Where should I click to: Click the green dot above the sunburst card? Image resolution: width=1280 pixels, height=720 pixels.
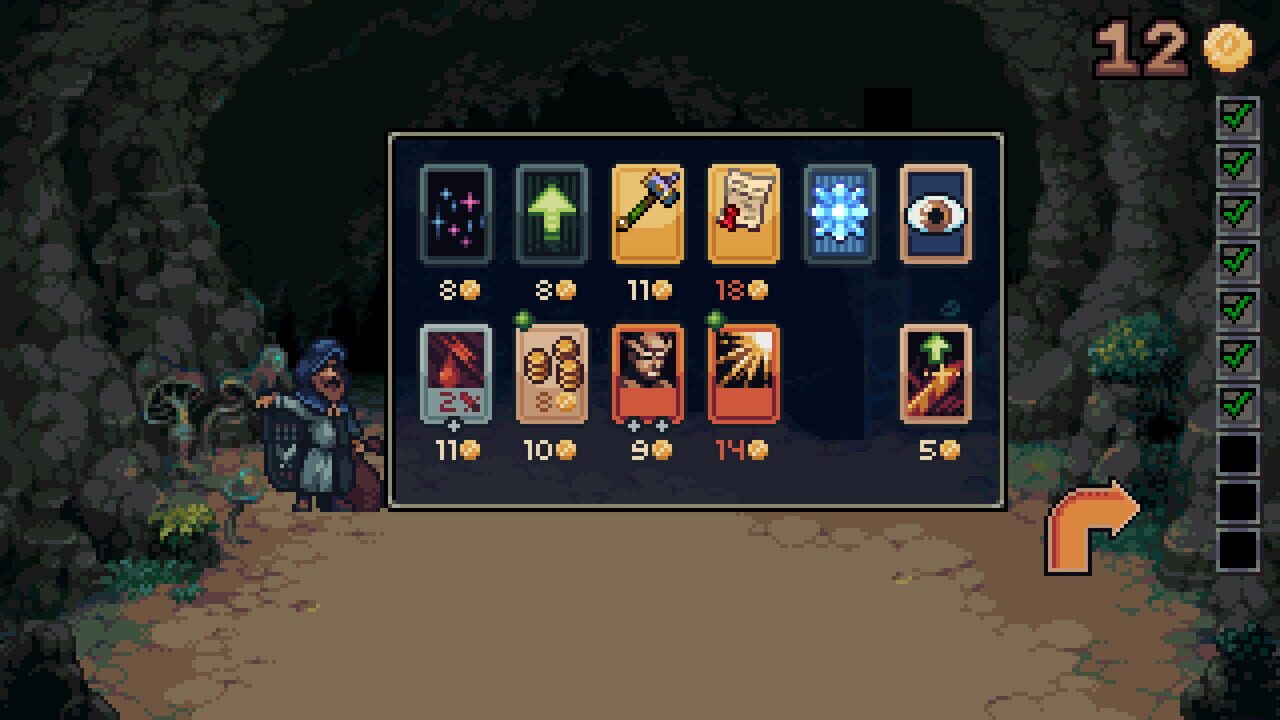pyautogui.click(x=716, y=318)
